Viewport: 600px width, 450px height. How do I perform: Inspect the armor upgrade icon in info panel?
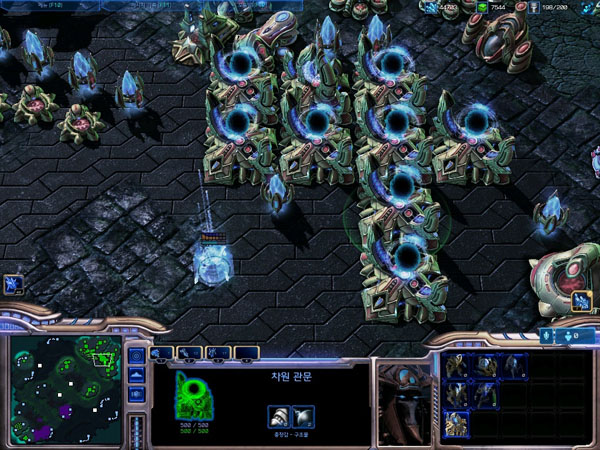[280, 416]
